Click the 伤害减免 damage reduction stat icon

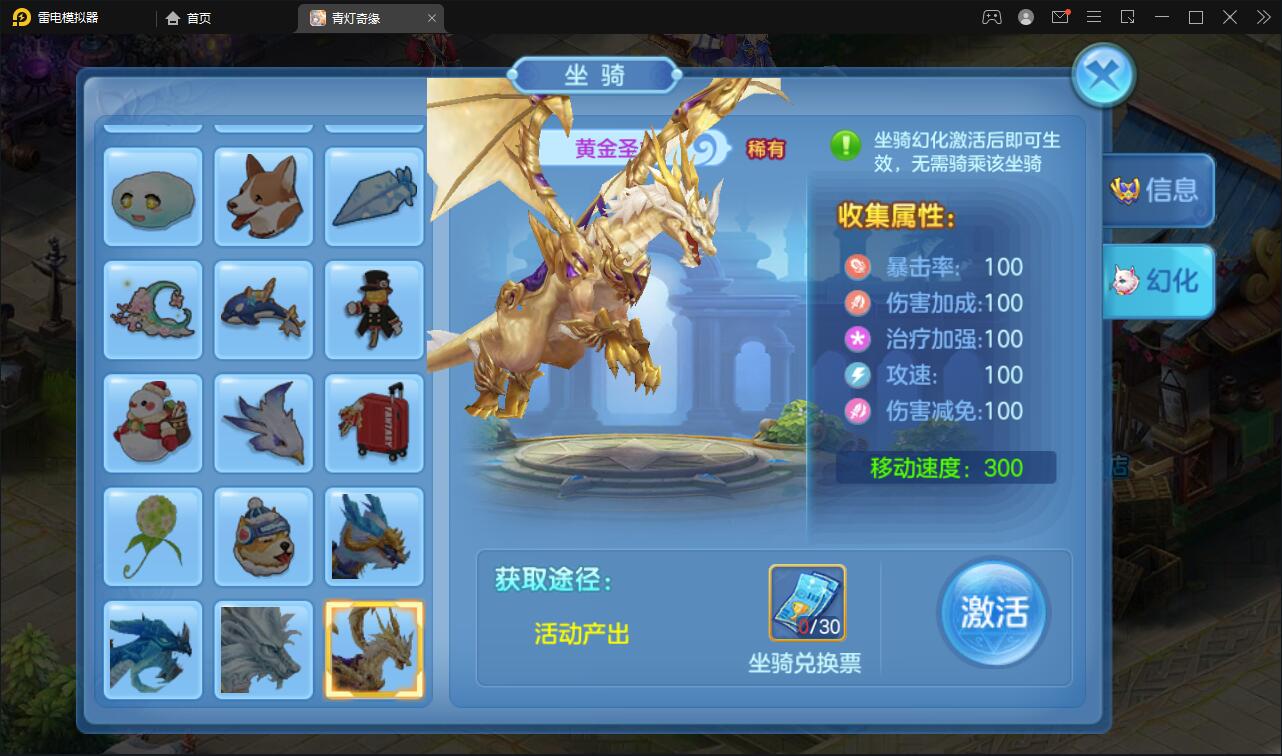857,411
